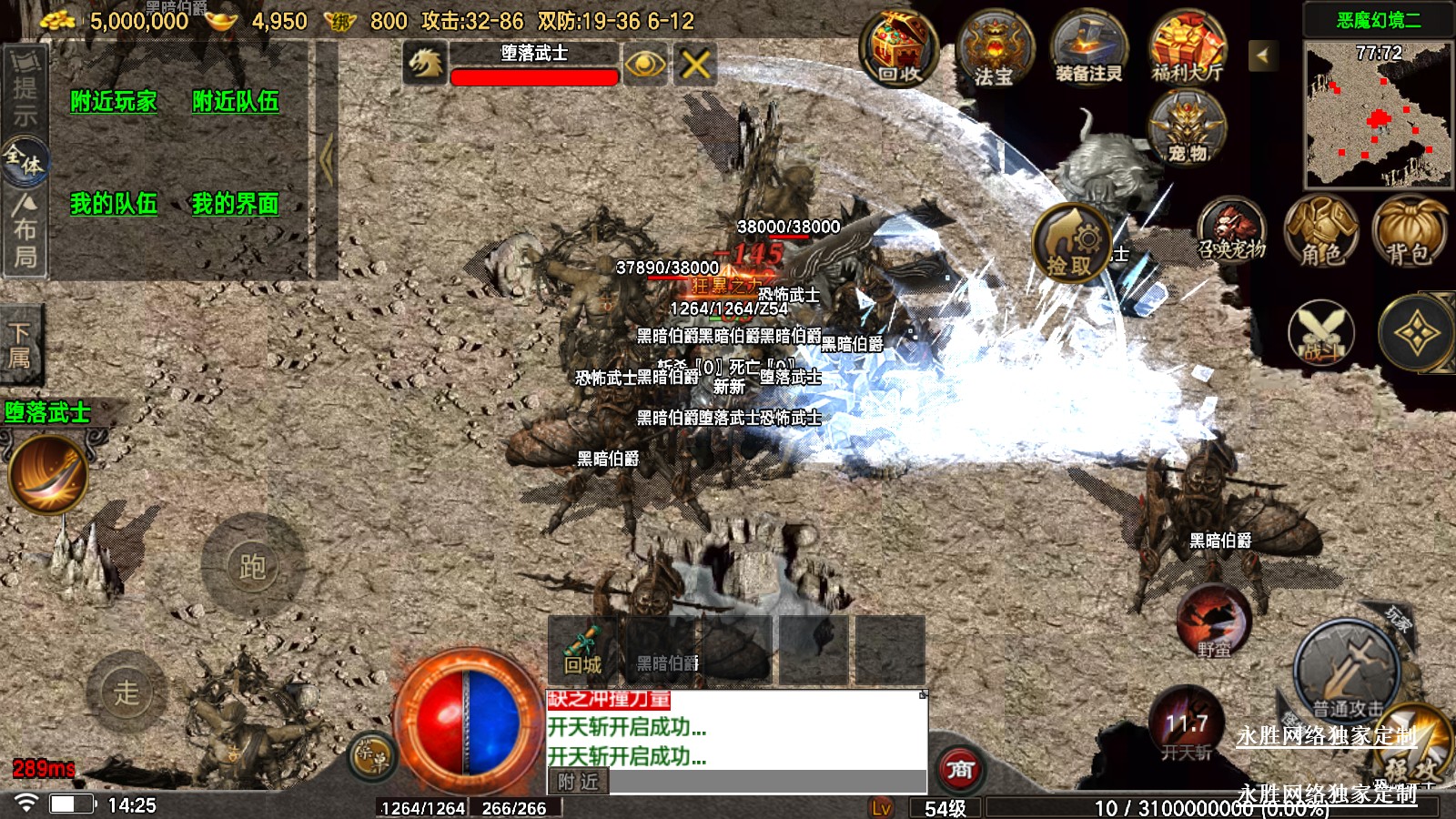This screenshot has height=819, width=1456.
Task: Open the 福利大厅 gift hall
Action: pyautogui.click(x=1187, y=49)
